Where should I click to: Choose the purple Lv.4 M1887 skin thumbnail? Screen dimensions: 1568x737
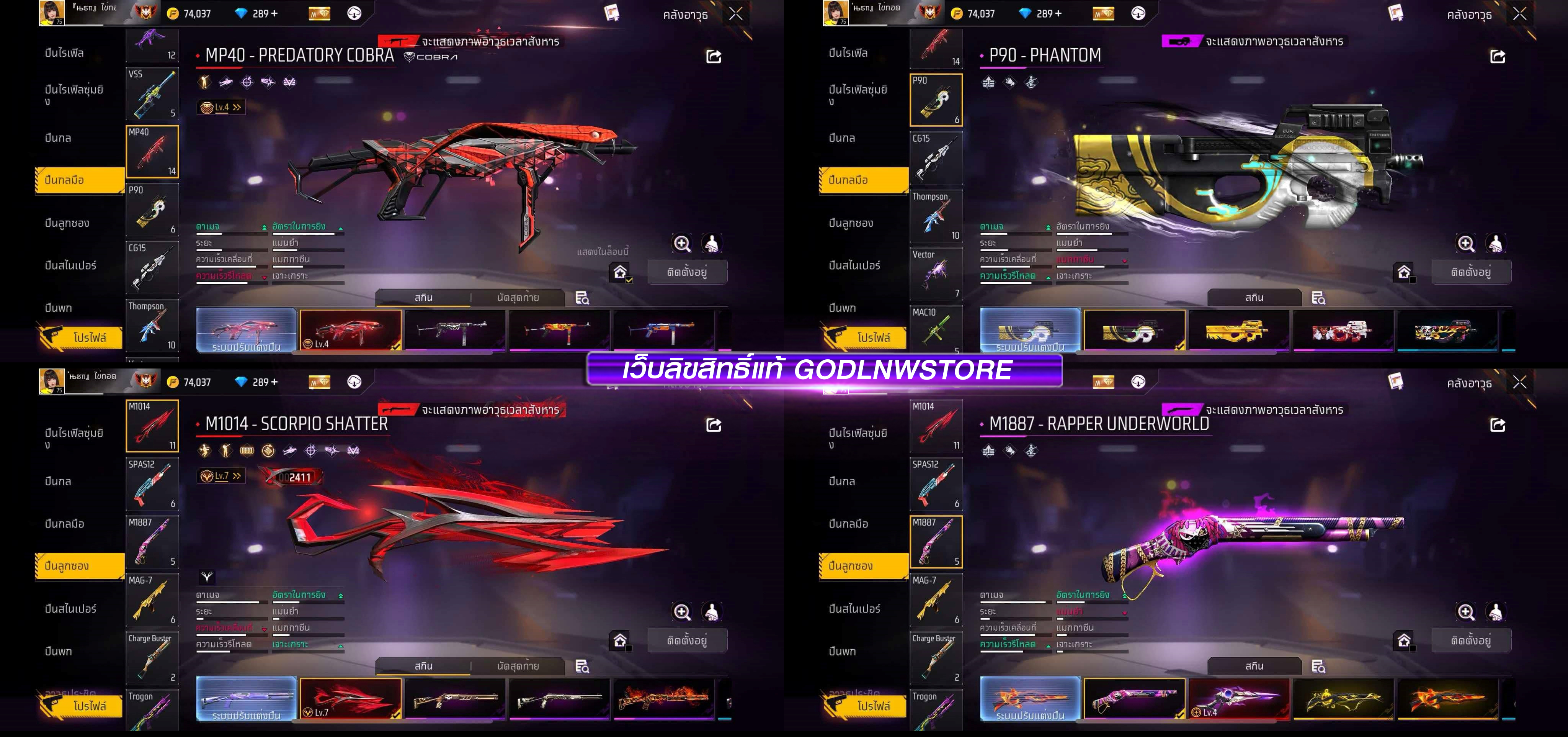1239,699
